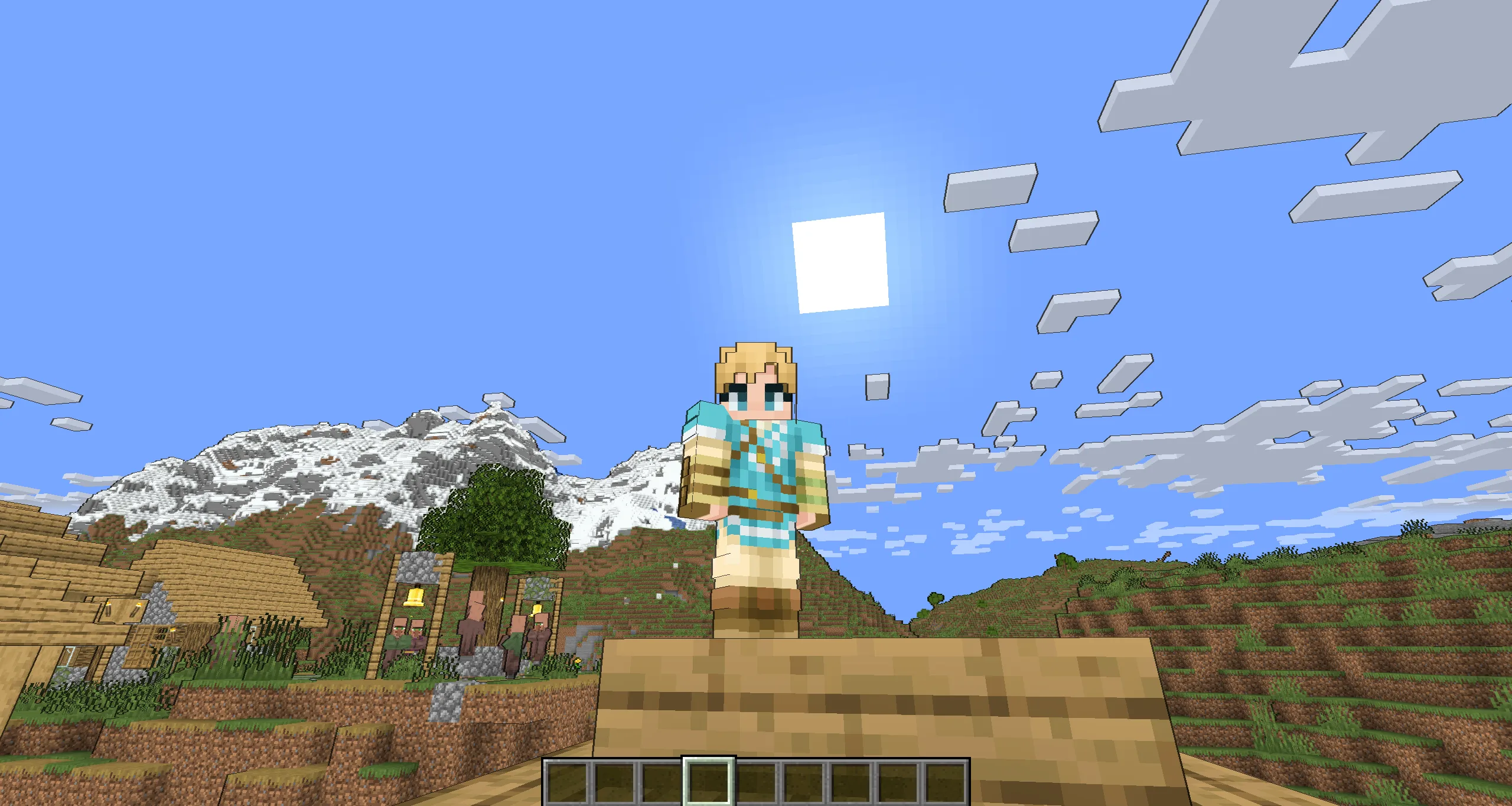Select the currently highlighted hotbar slot
The width and height of the screenshot is (1512, 806).
coord(709,783)
